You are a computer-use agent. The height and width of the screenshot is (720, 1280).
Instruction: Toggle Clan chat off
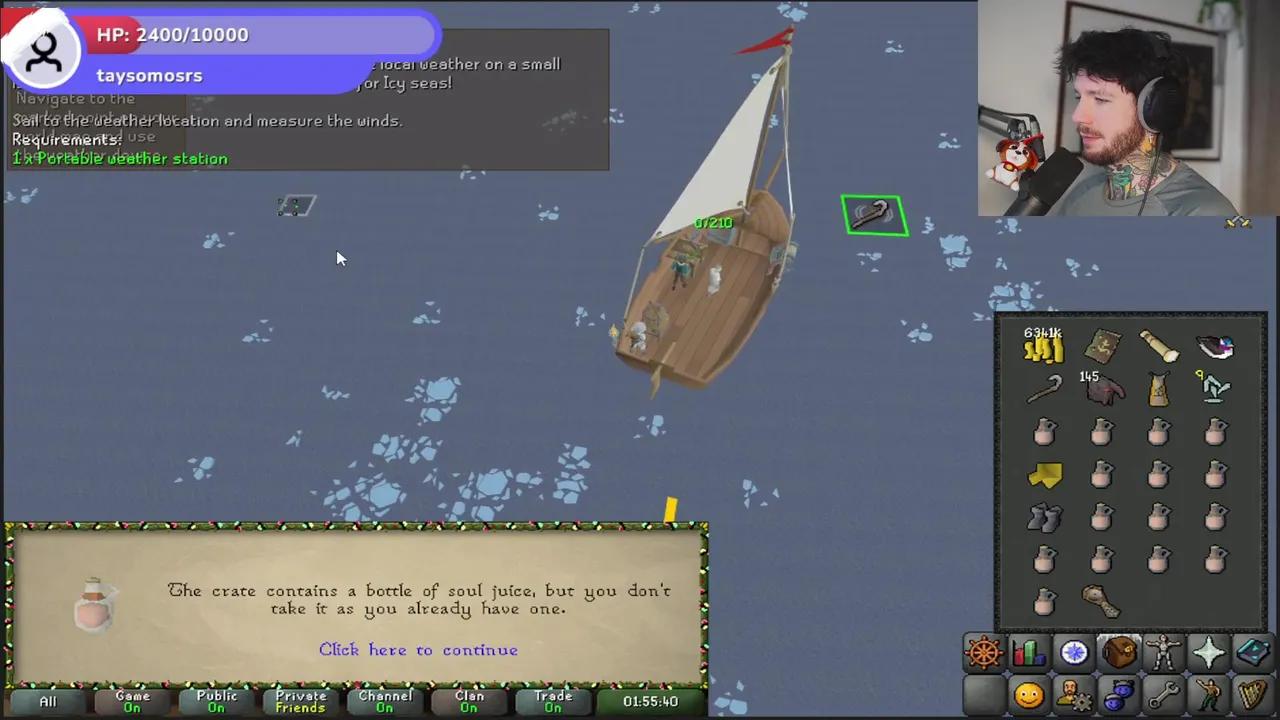pos(469,700)
